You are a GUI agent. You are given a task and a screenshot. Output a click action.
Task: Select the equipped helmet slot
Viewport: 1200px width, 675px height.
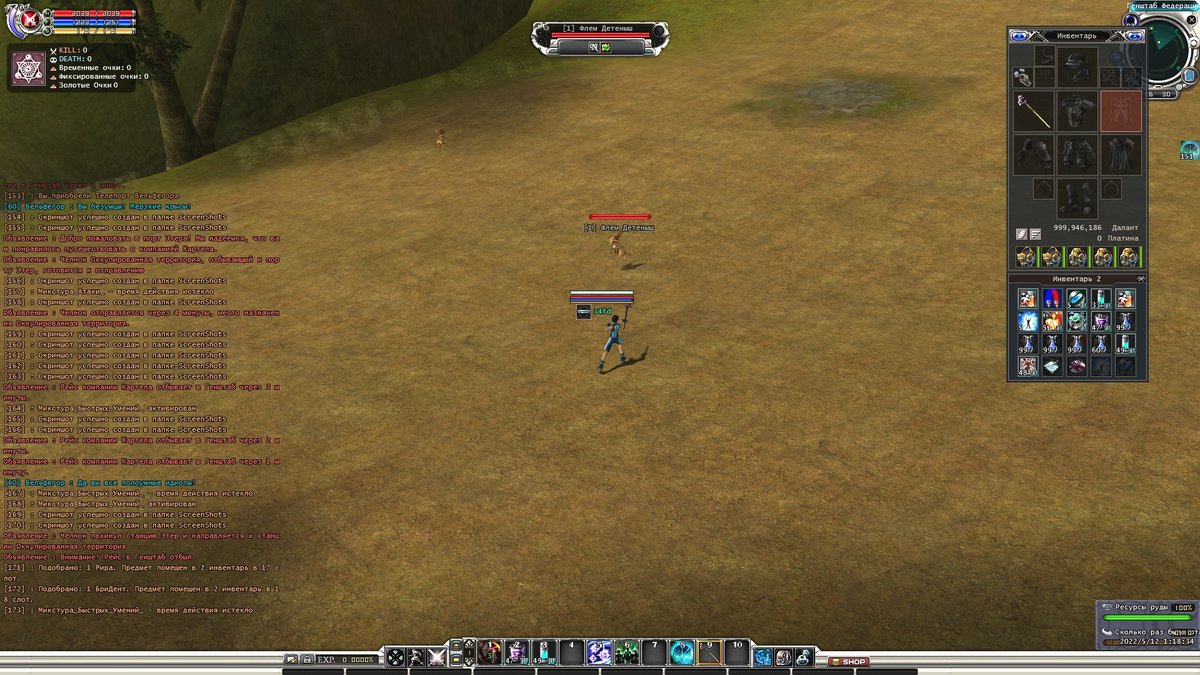[x=1077, y=66]
